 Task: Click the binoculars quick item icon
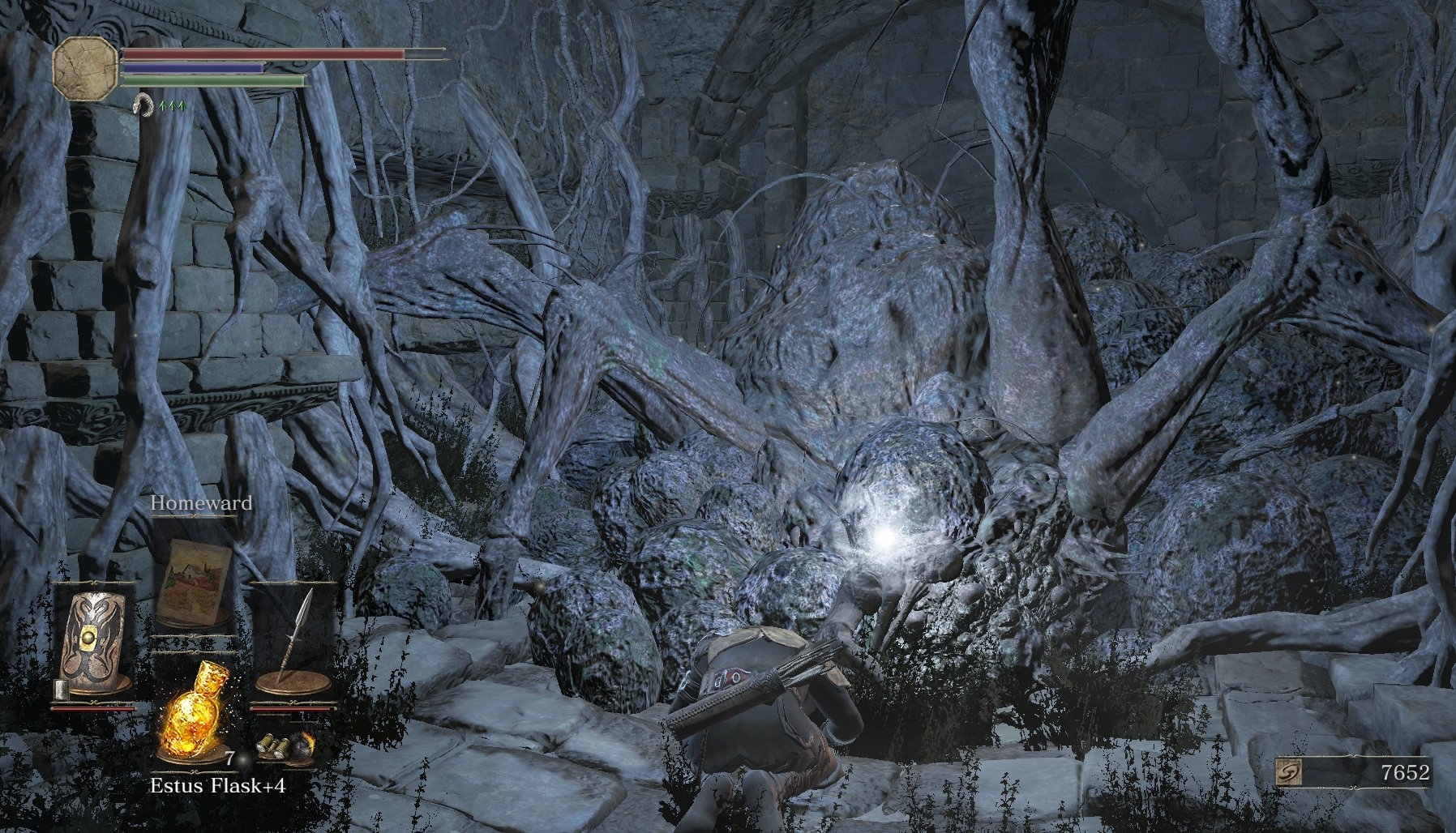(272, 747)
